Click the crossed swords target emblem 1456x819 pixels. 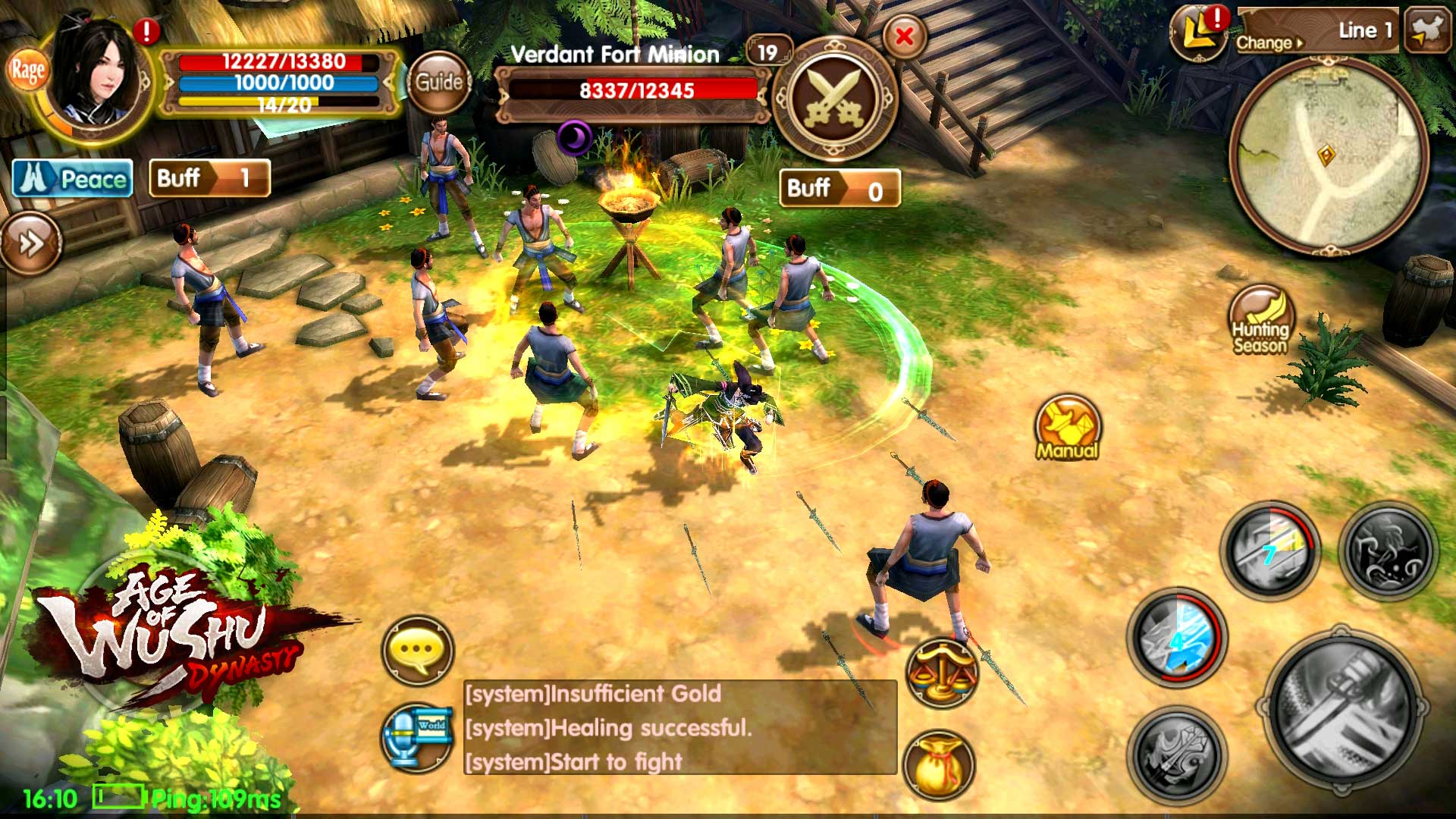click(x=834, y=99)
